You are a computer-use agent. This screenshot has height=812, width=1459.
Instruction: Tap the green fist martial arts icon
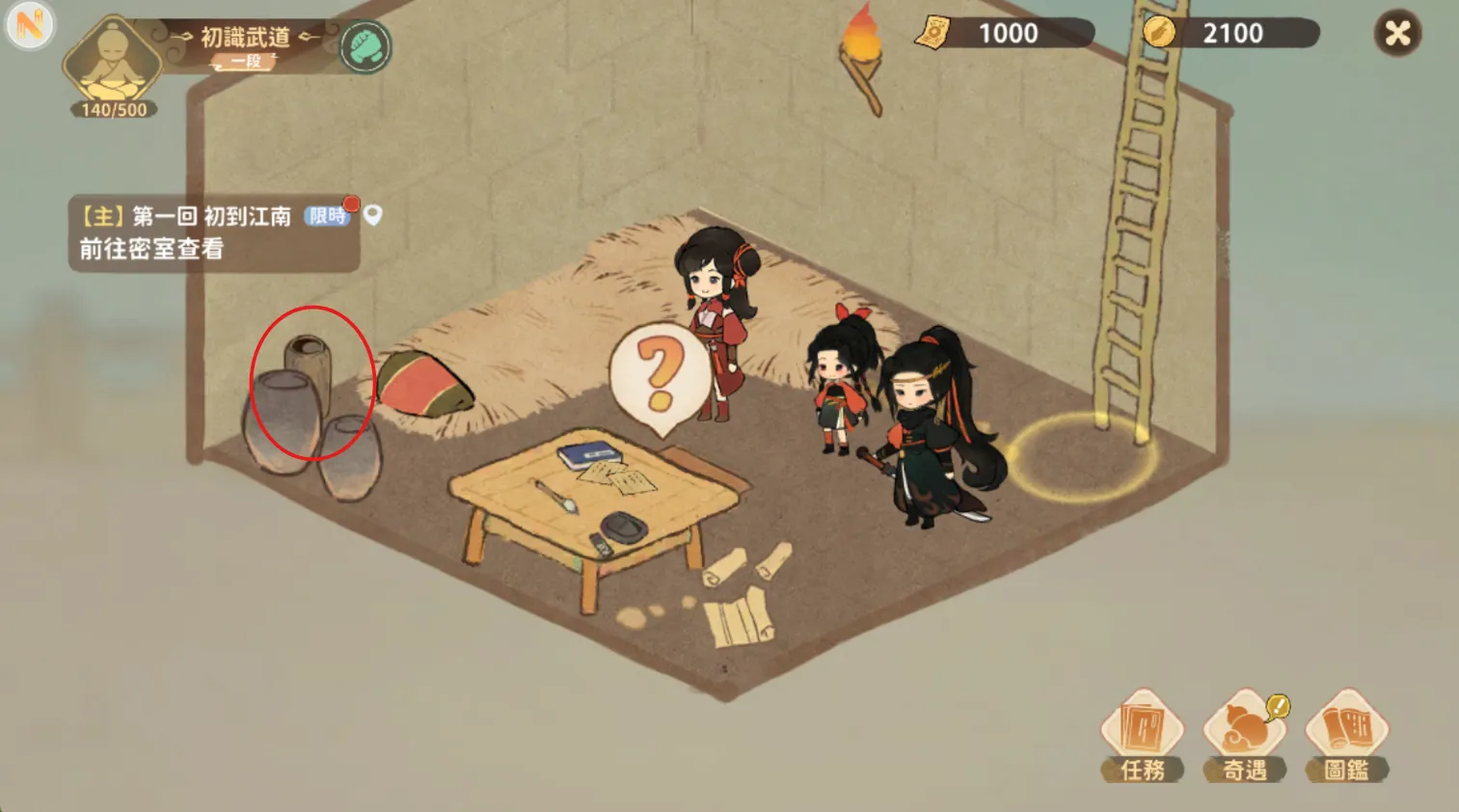click(365, 46)
